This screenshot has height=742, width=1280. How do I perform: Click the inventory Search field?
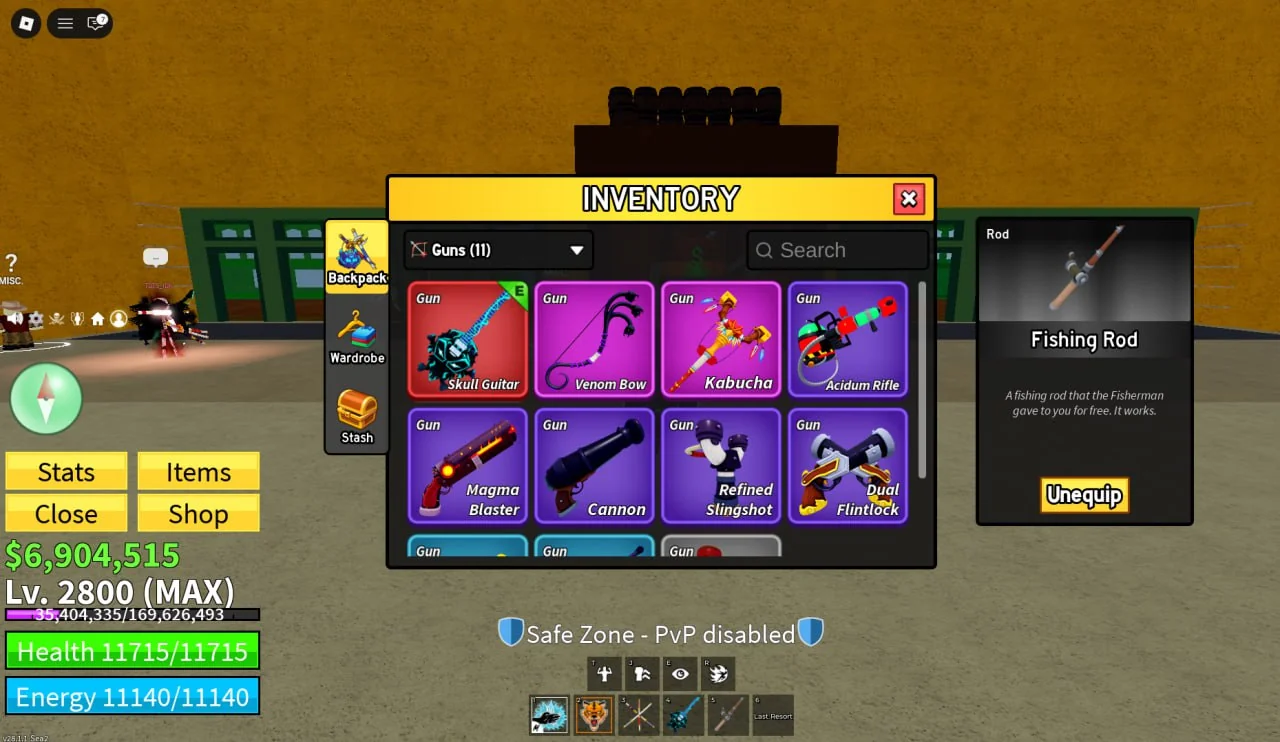838,250
